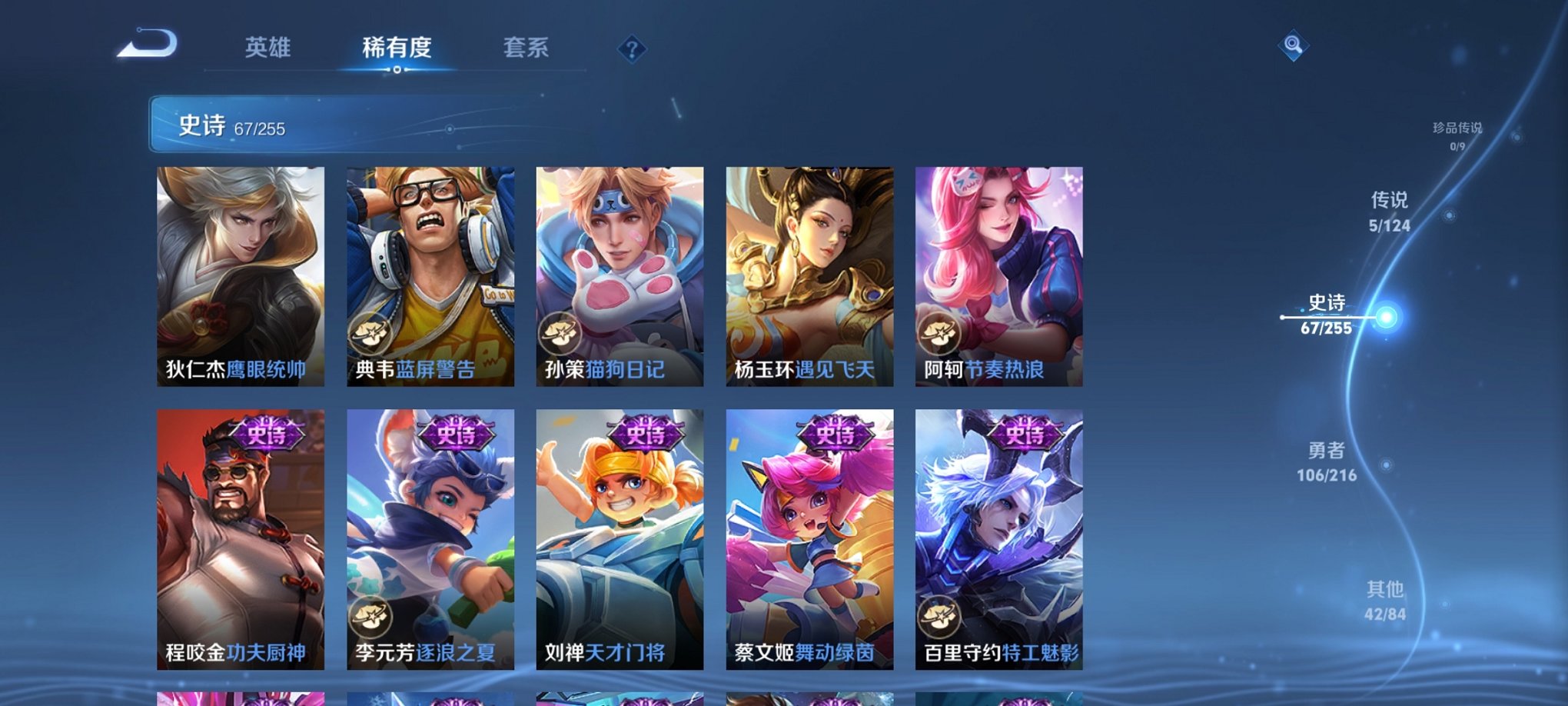Open the help question mark icon
The height and width of the screenshot is (706, 1568).
632,50
